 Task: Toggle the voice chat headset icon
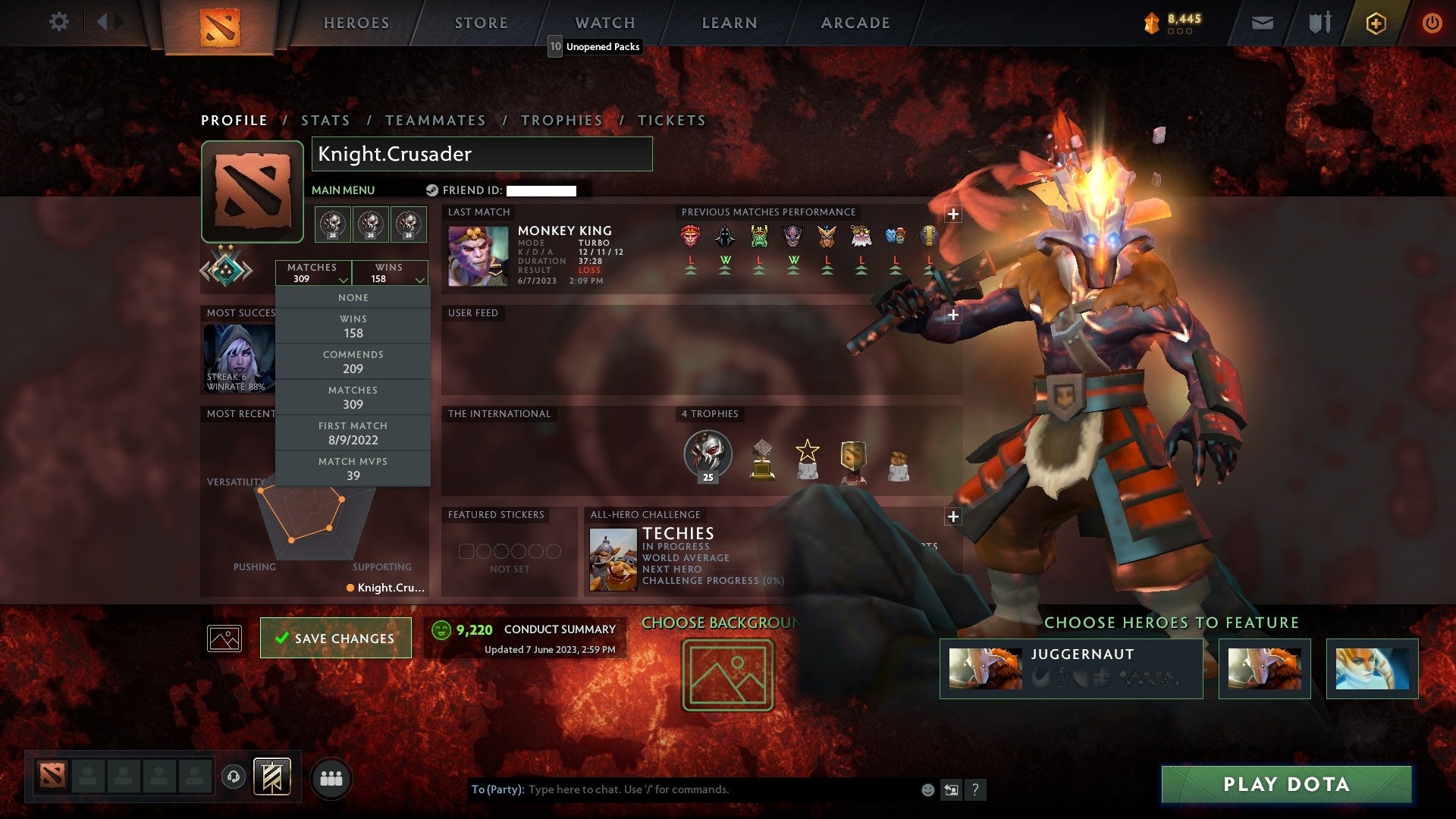(x=233, y=775)
